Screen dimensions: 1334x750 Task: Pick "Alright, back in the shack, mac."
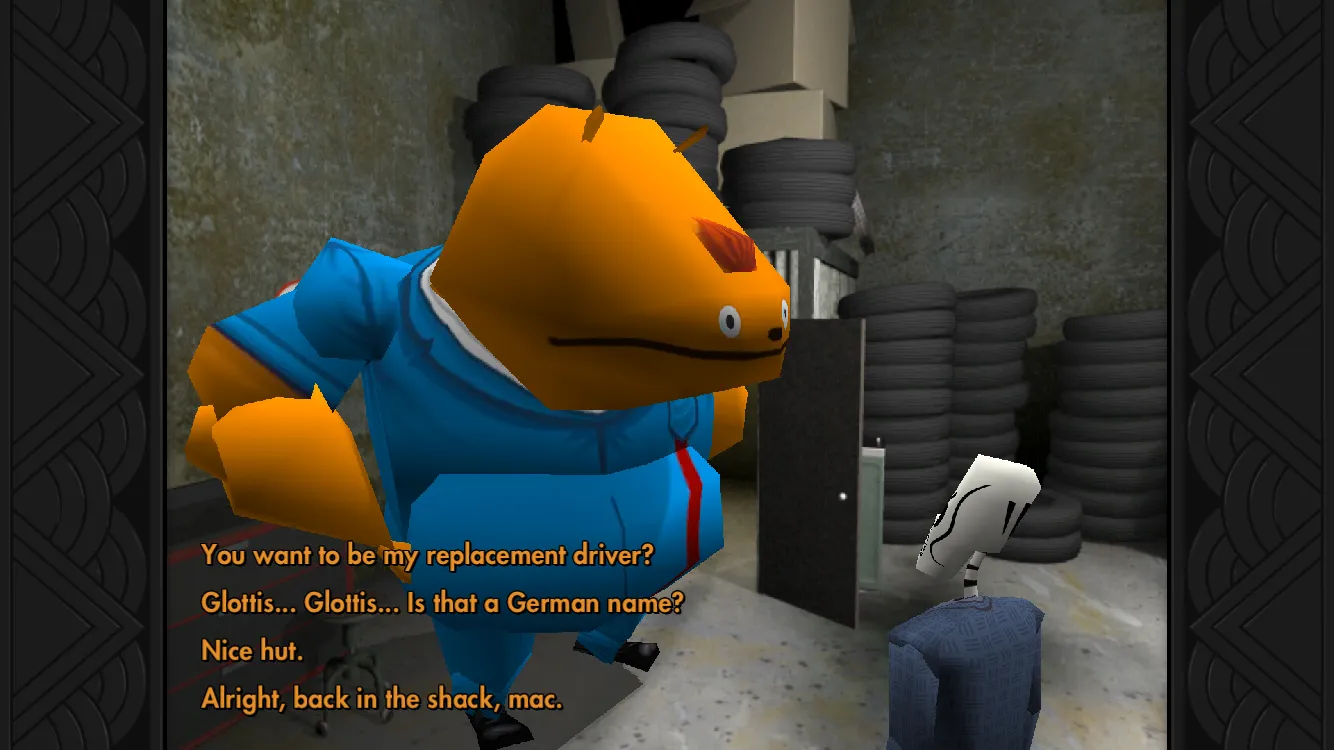tap(382, 699)
